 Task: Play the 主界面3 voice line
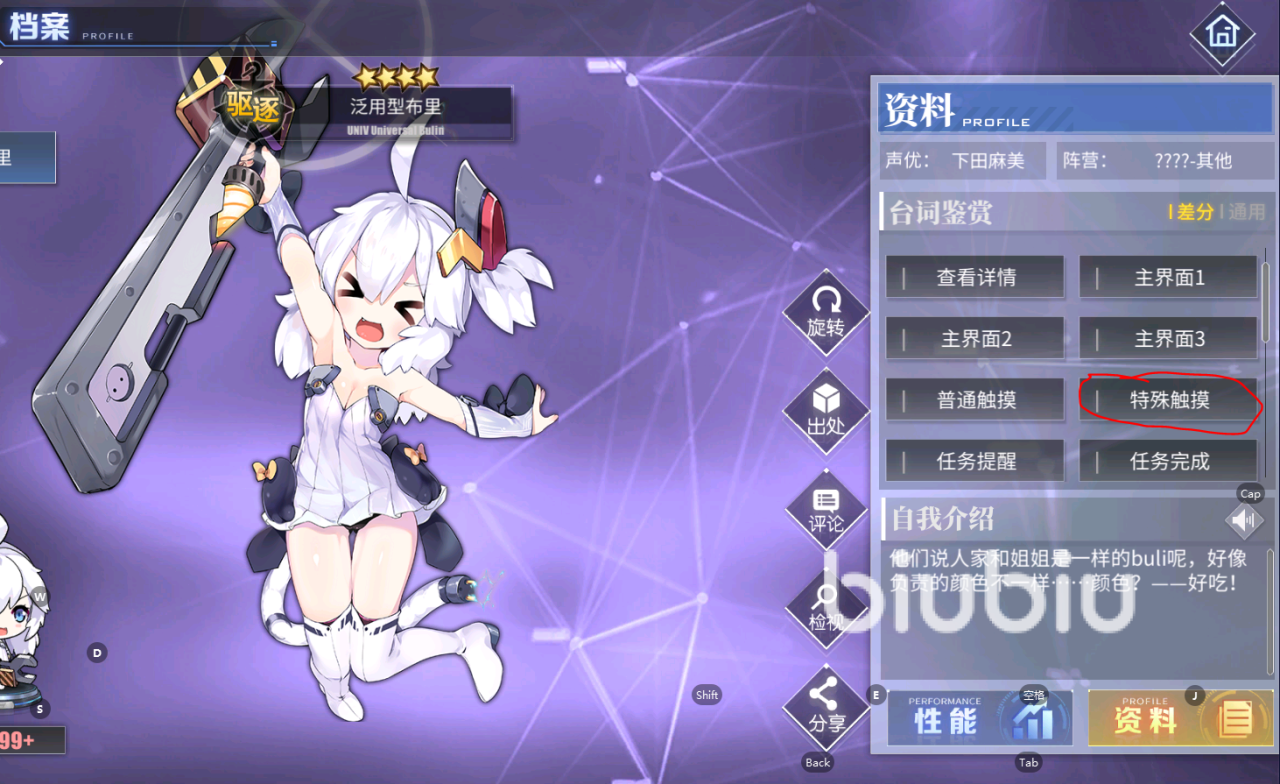tap(1168, 339)
